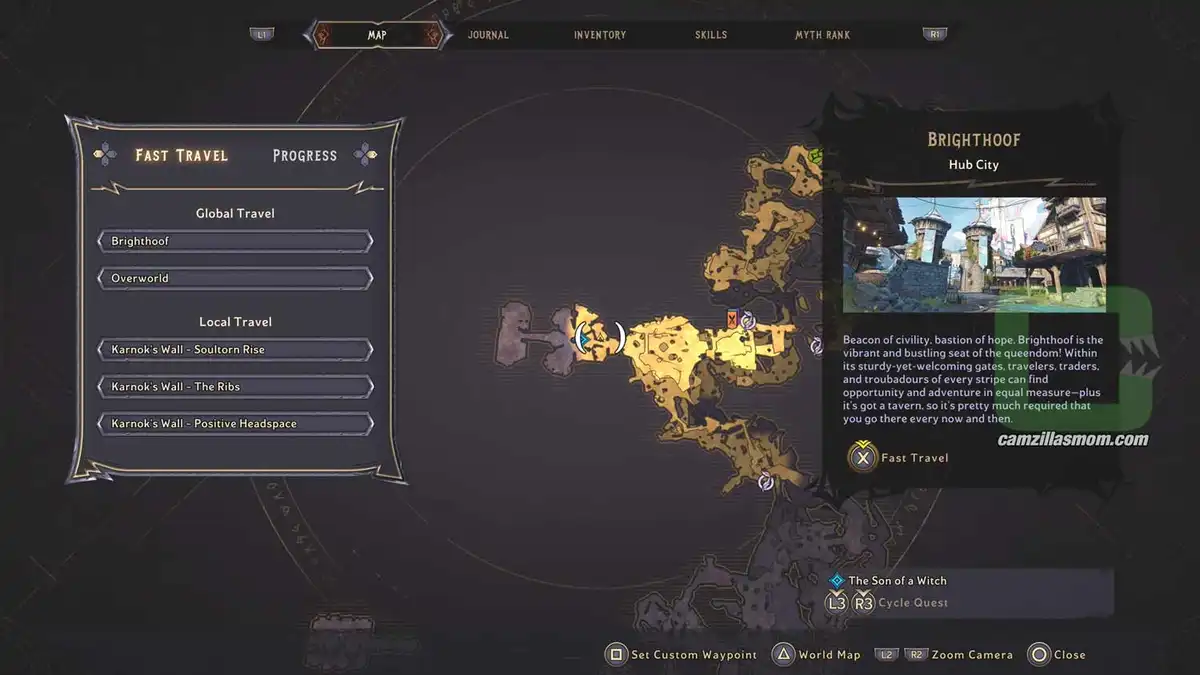Pick Karnok's Wall - Positive Headspace
The image size is (1200, 675).
coord(235,424)
